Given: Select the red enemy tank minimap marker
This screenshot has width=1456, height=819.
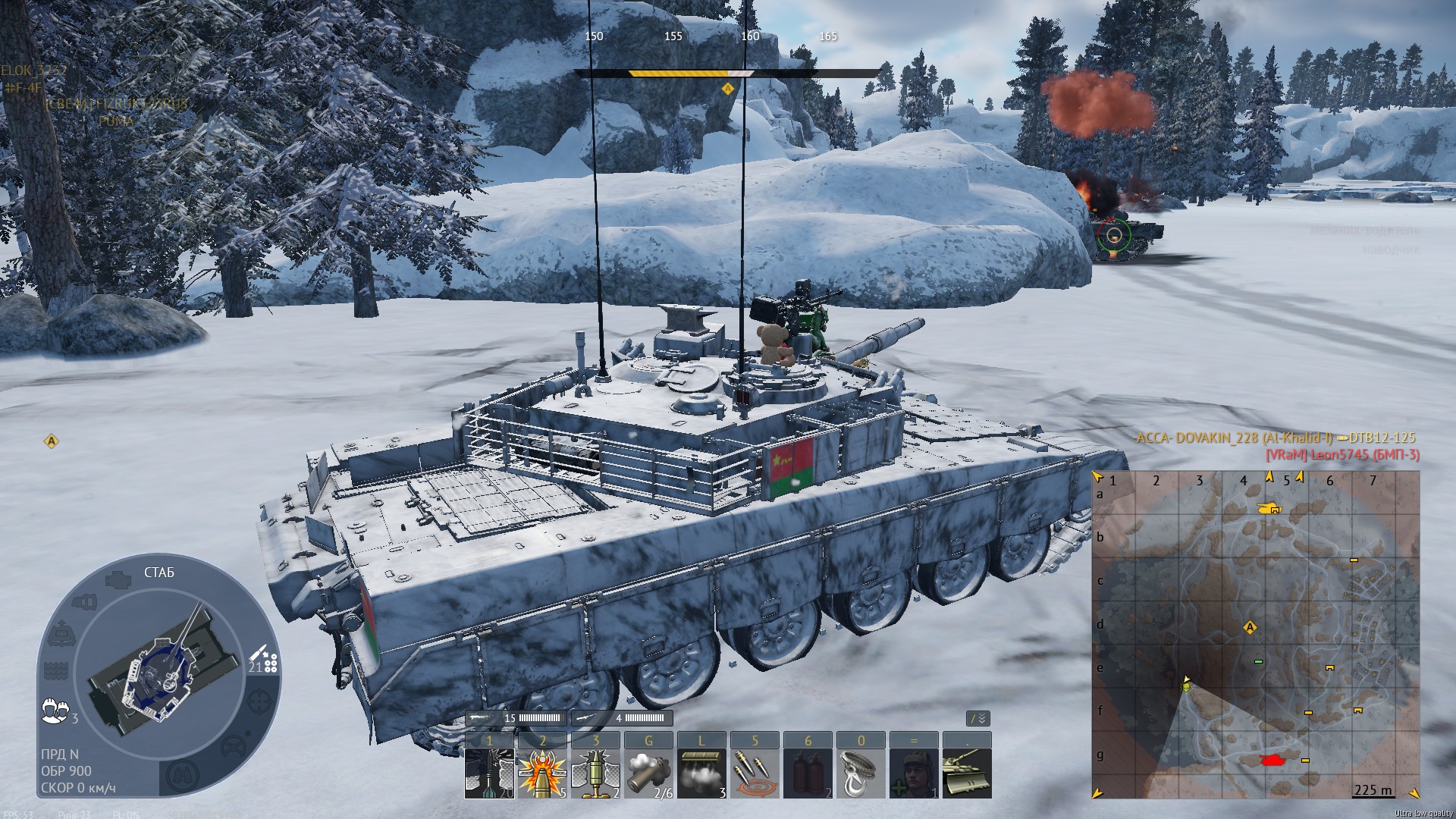Looking at the screenshot, I should point(1272,760).
